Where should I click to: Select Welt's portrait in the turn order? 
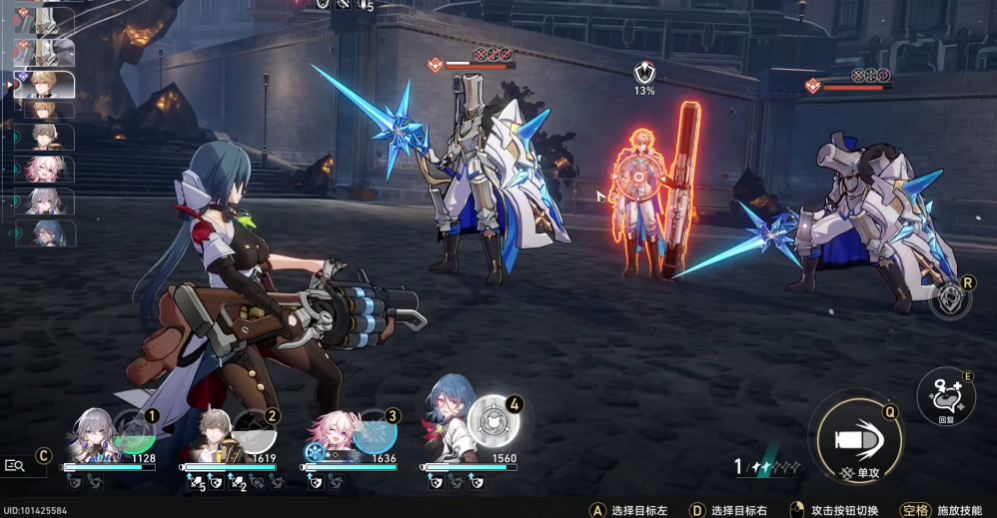pyautogui.click(x=45, y=137)
